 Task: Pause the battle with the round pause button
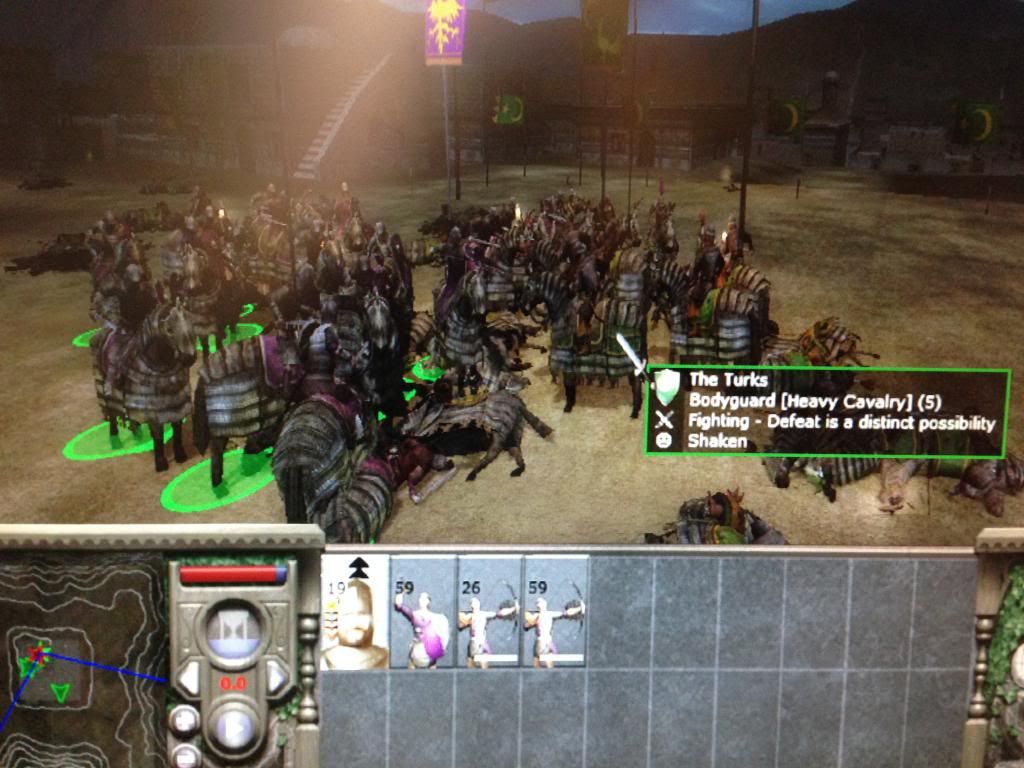pyautogui.click(x=234, y=629)
